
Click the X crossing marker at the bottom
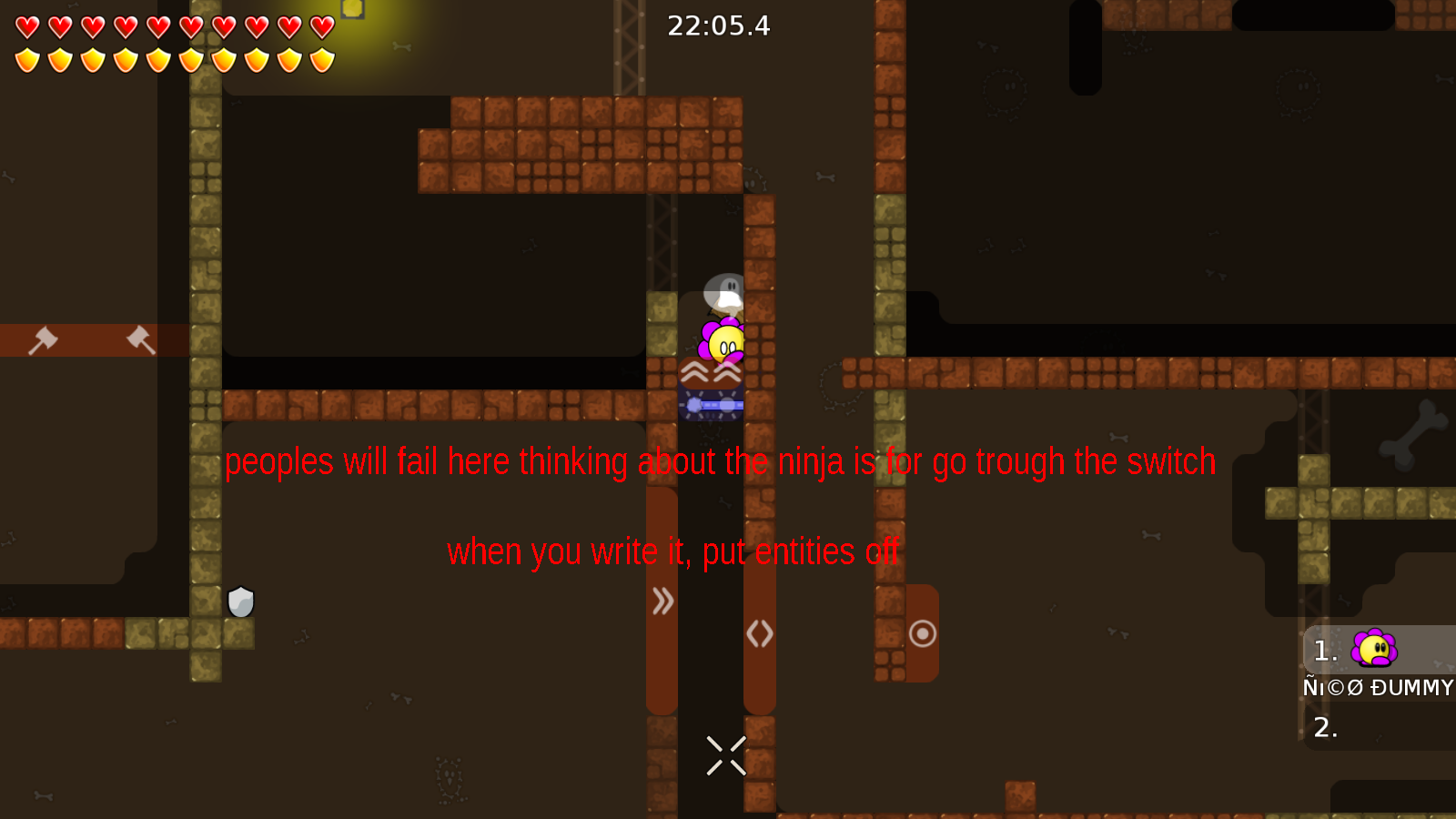tap(724, 755)
